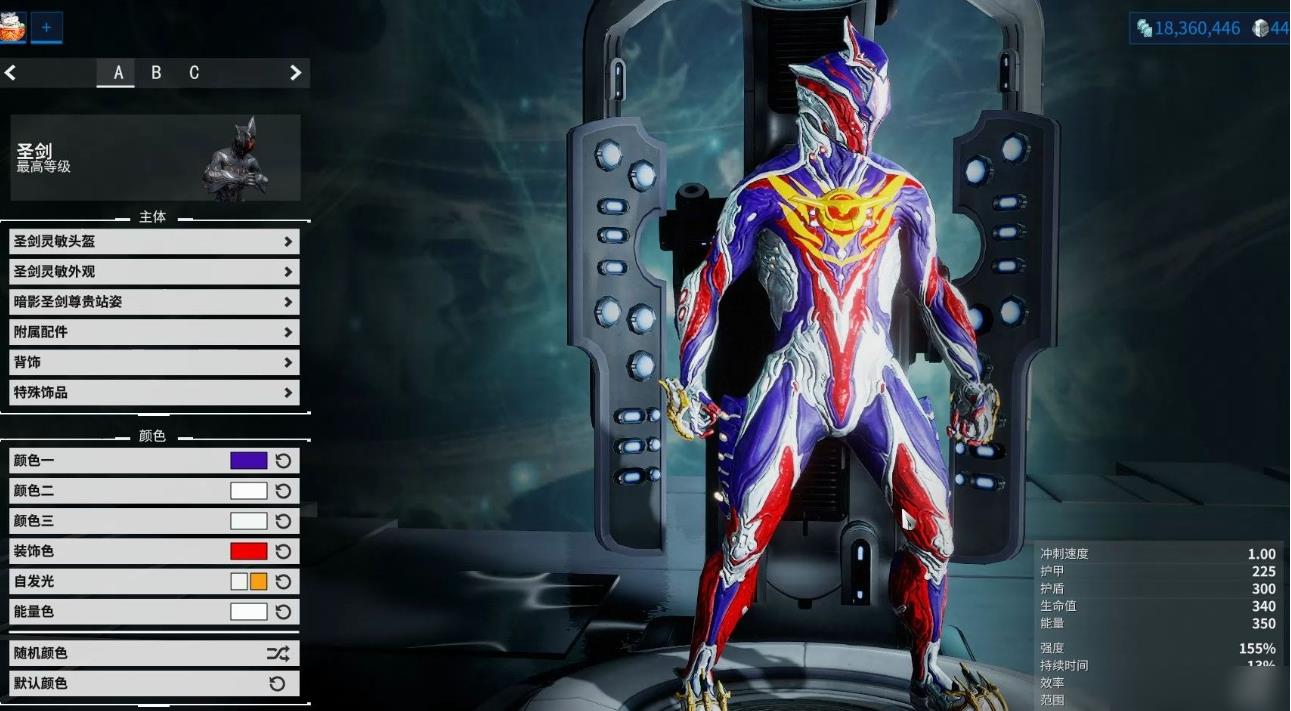Screen dimensions: 1291x711
Task: Randomize colors with 随机颜色
Action: 154,653
